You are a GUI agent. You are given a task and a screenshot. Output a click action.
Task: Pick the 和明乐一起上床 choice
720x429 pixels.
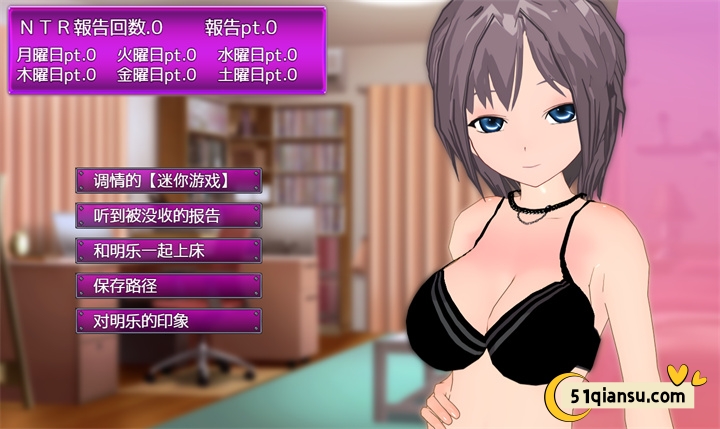(168, 251)
